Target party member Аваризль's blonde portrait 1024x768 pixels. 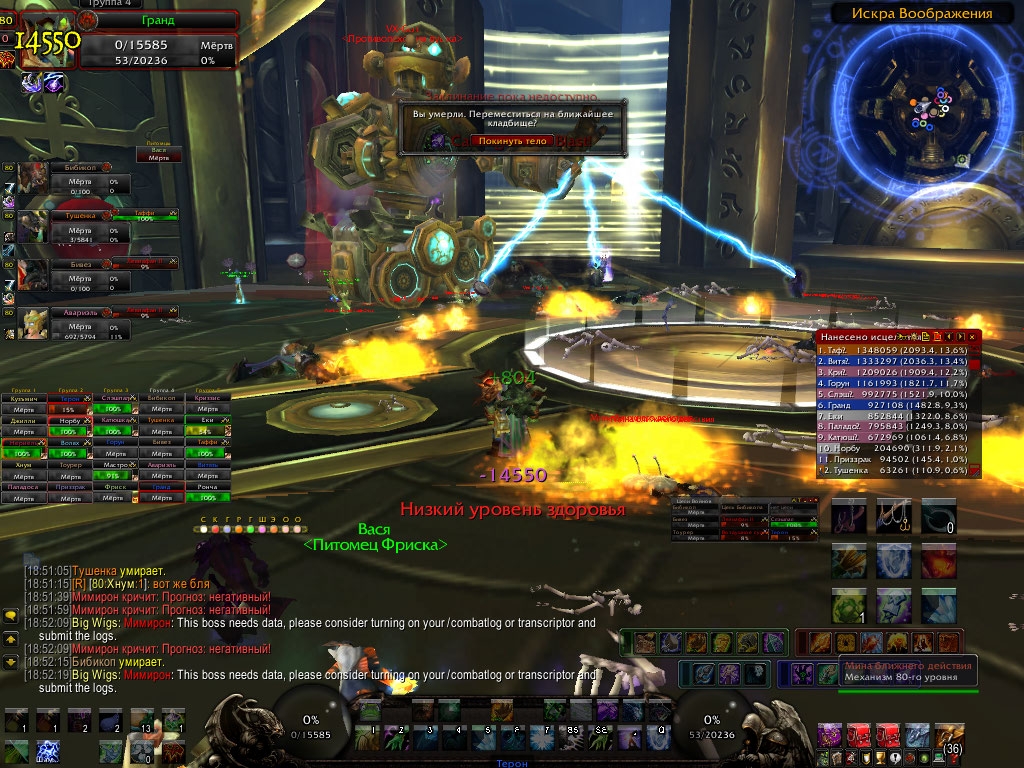click(32, 322)
